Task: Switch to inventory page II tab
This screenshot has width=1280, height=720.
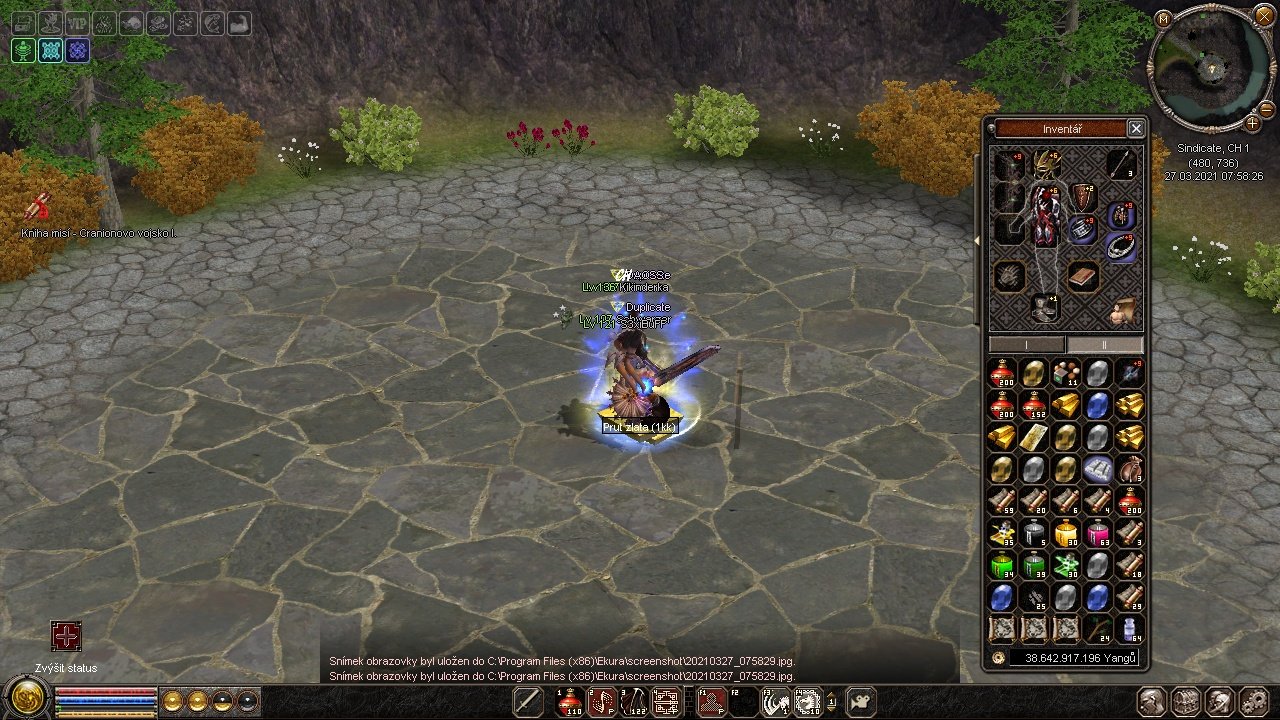Action: [x=1104, y=344]
